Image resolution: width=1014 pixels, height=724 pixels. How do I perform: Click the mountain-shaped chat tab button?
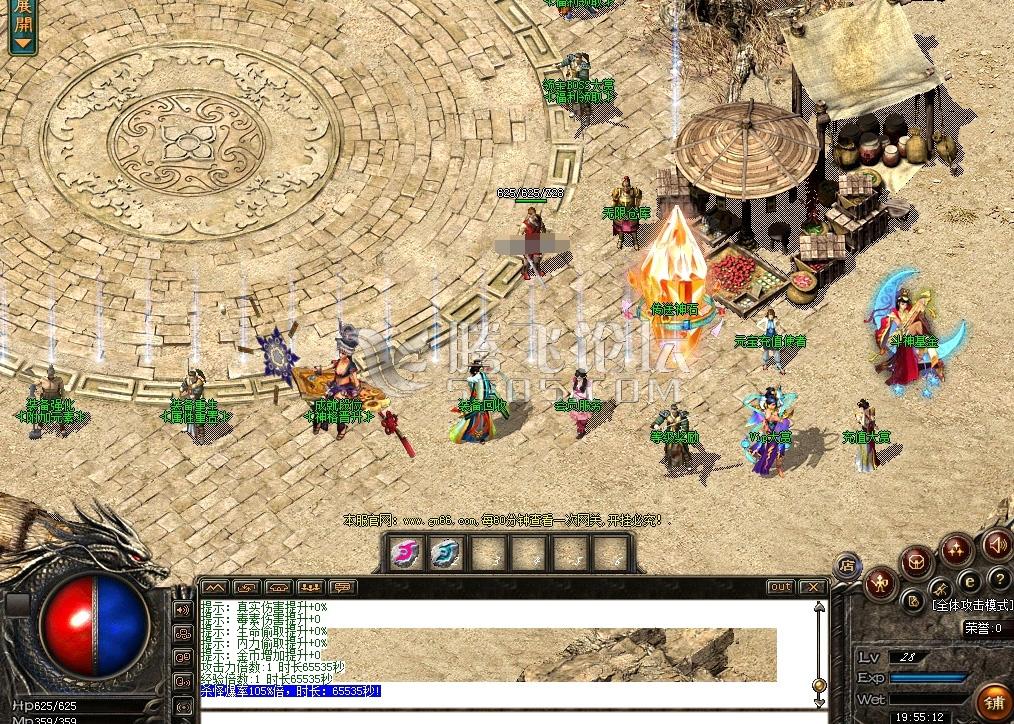click(x=215, y=587)
